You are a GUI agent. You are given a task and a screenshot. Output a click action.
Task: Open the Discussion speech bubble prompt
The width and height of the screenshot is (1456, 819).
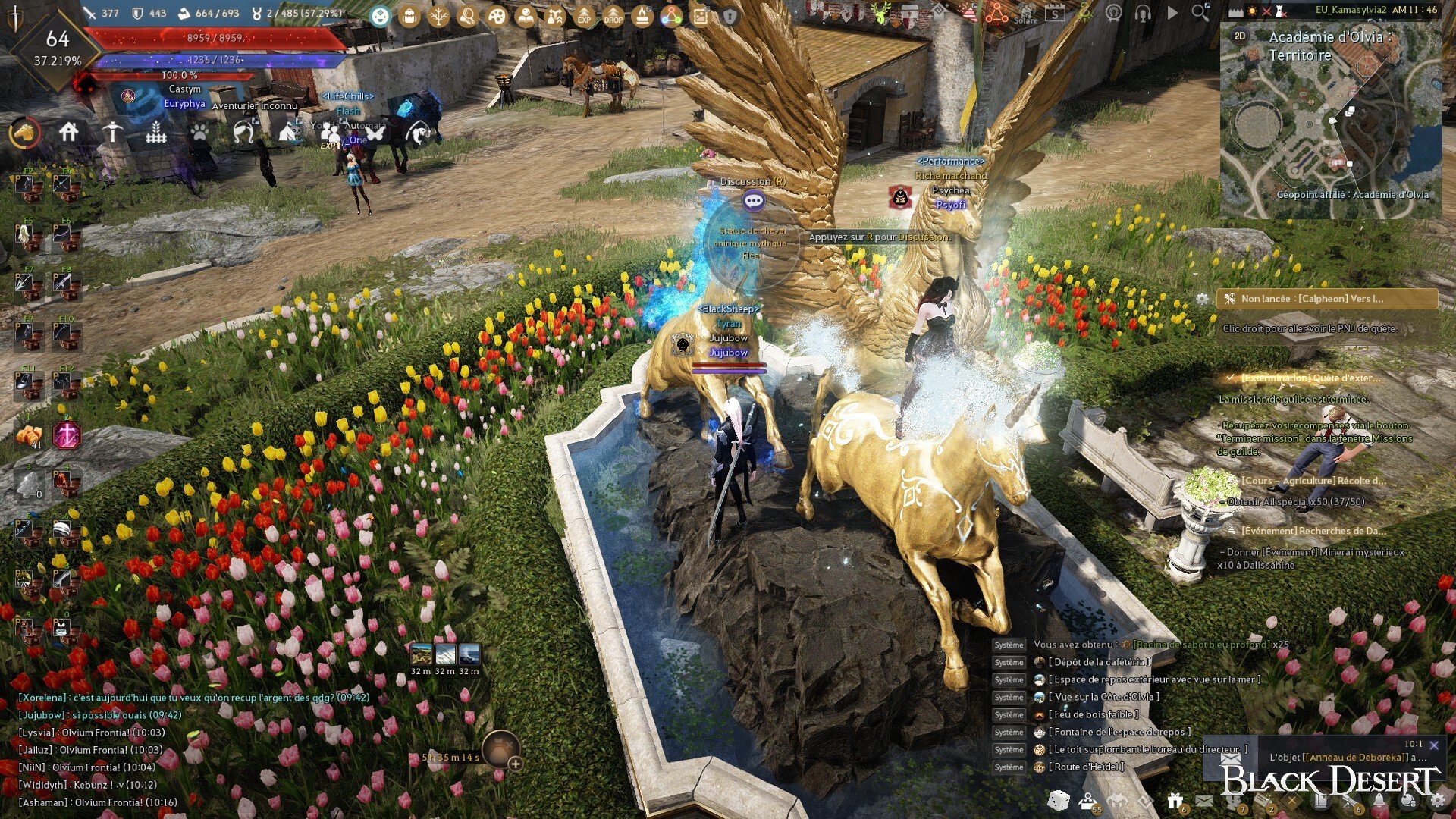(753, 201)
